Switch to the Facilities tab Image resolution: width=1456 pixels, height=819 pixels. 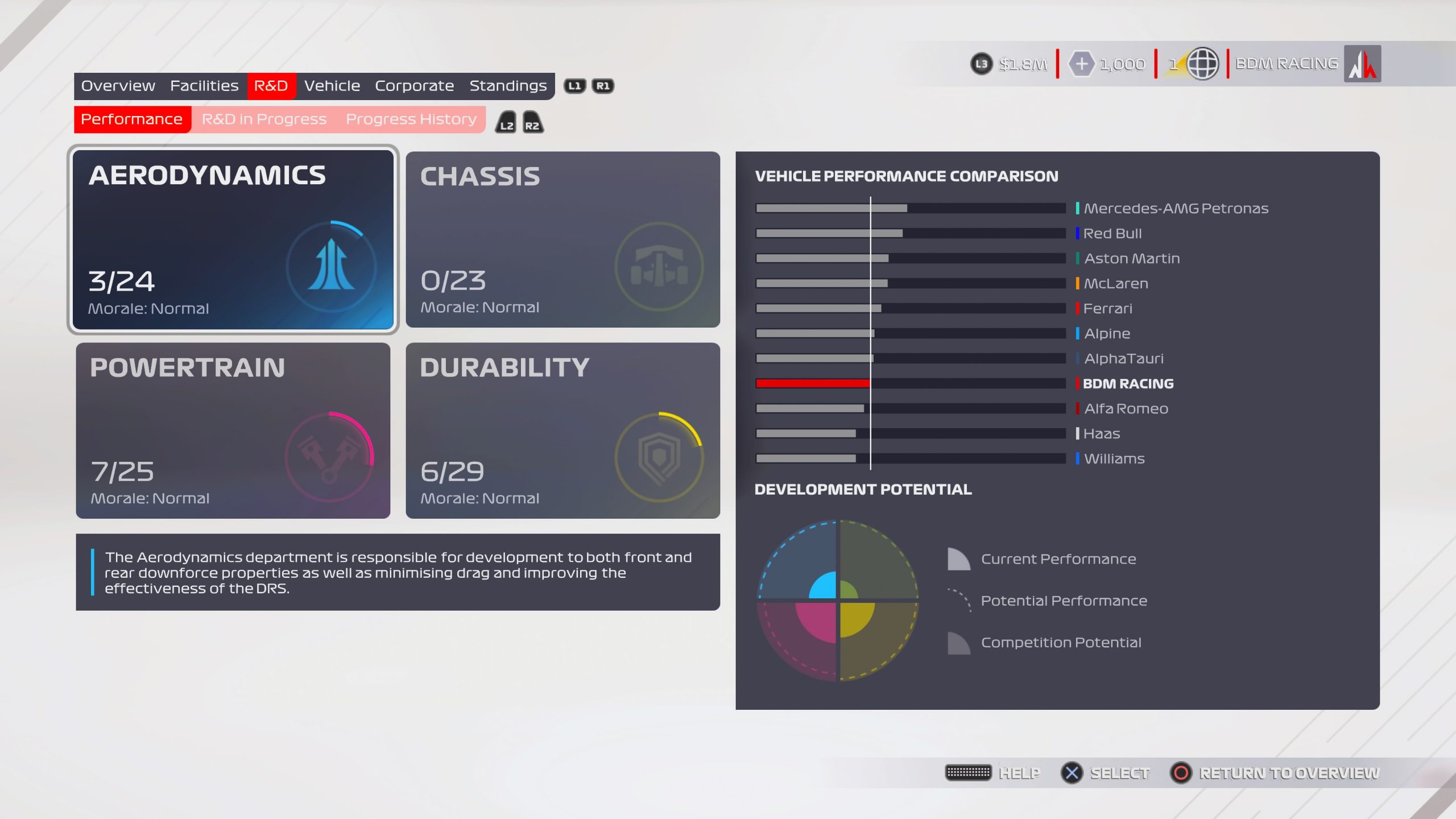(x=204, y=86)
